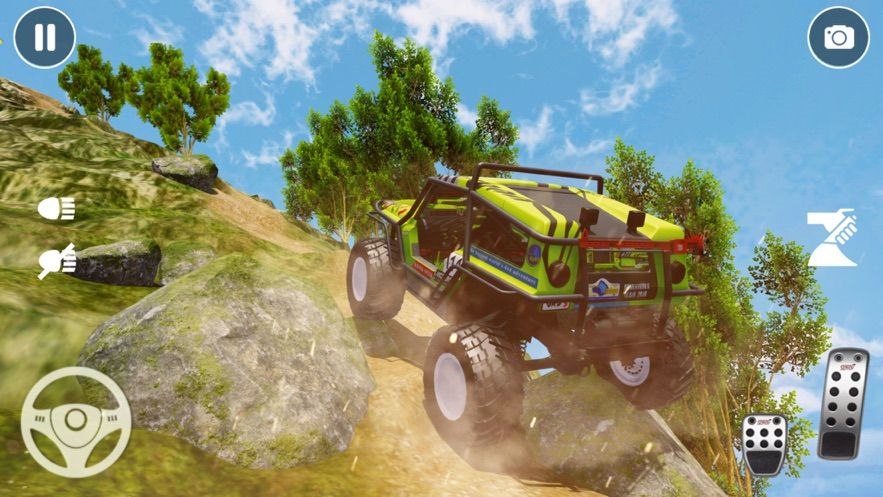Screen dimensions: 883x497
Task: Activate the seatbelt icon
Action: coord(832,238)
